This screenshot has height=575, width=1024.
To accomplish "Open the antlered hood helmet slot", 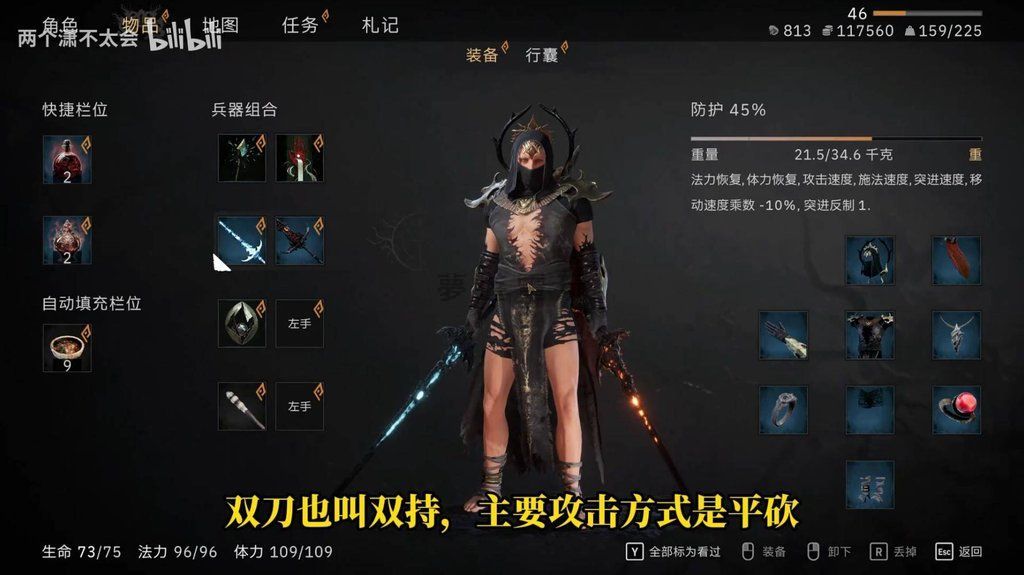I will click(x=869, y=260).
